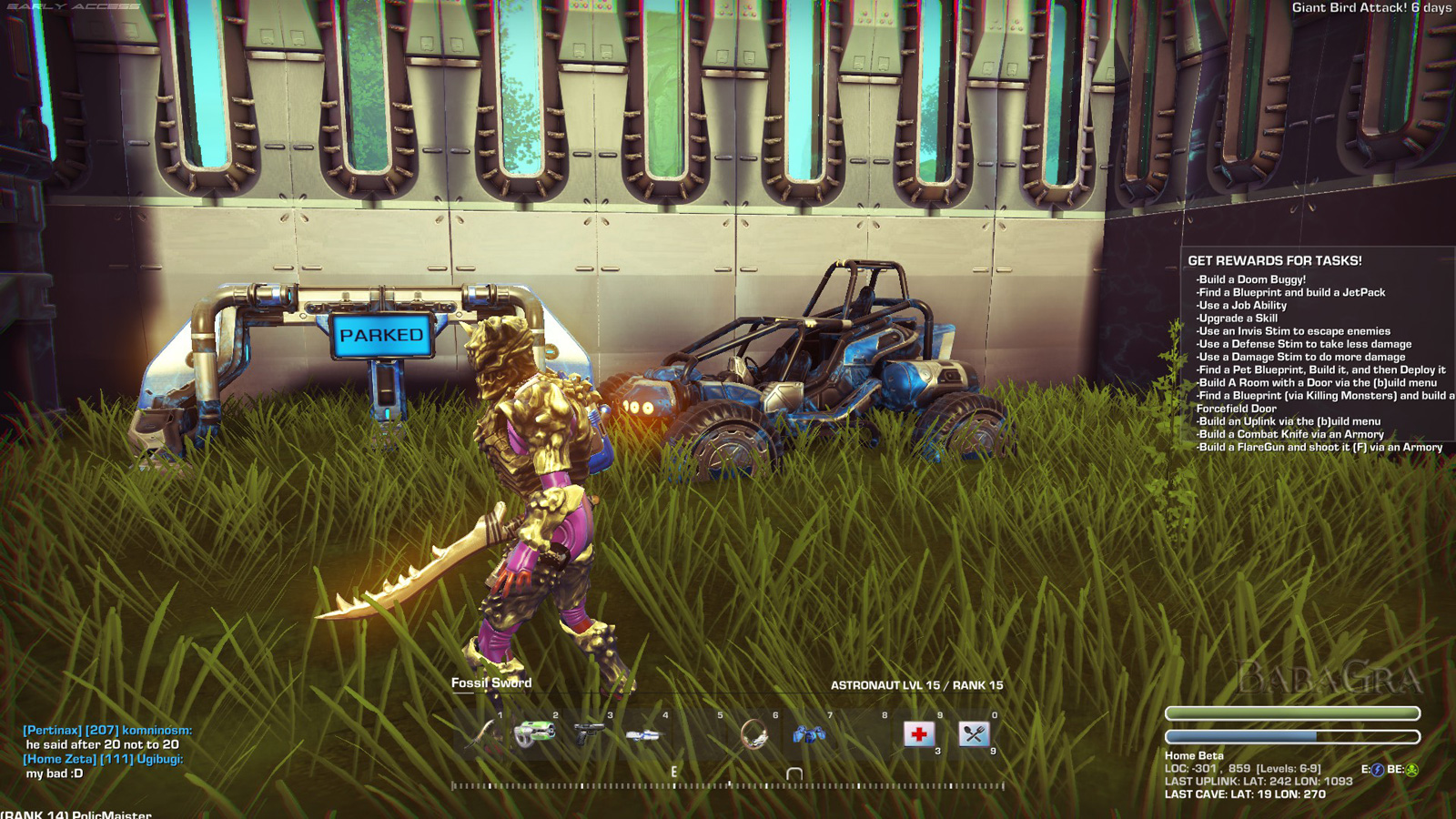
Task: Pick the ring-shaped item in slot 6
Action: pyautogui.click(x=754, y=733)
